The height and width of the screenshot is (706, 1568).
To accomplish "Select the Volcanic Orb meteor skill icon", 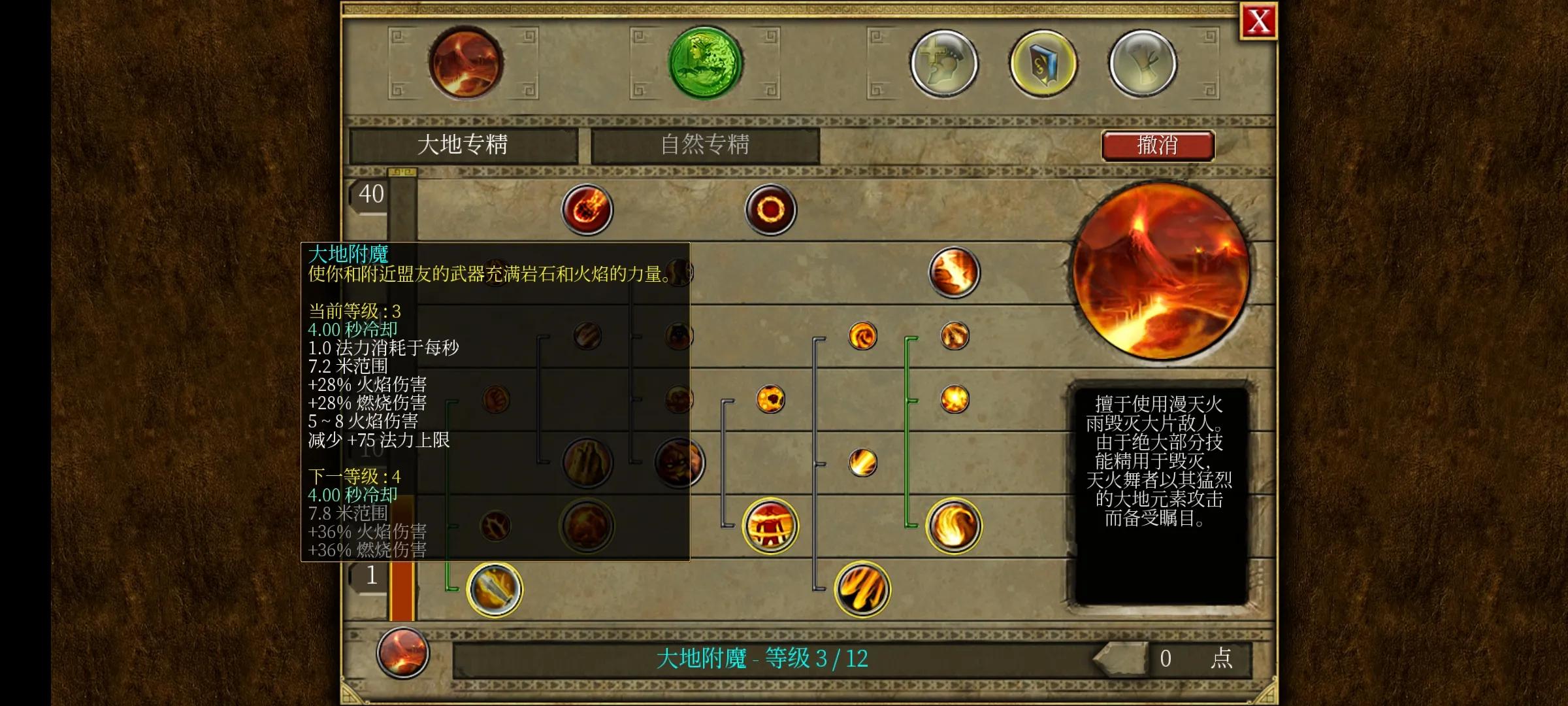I will click(x=587, y=208).
